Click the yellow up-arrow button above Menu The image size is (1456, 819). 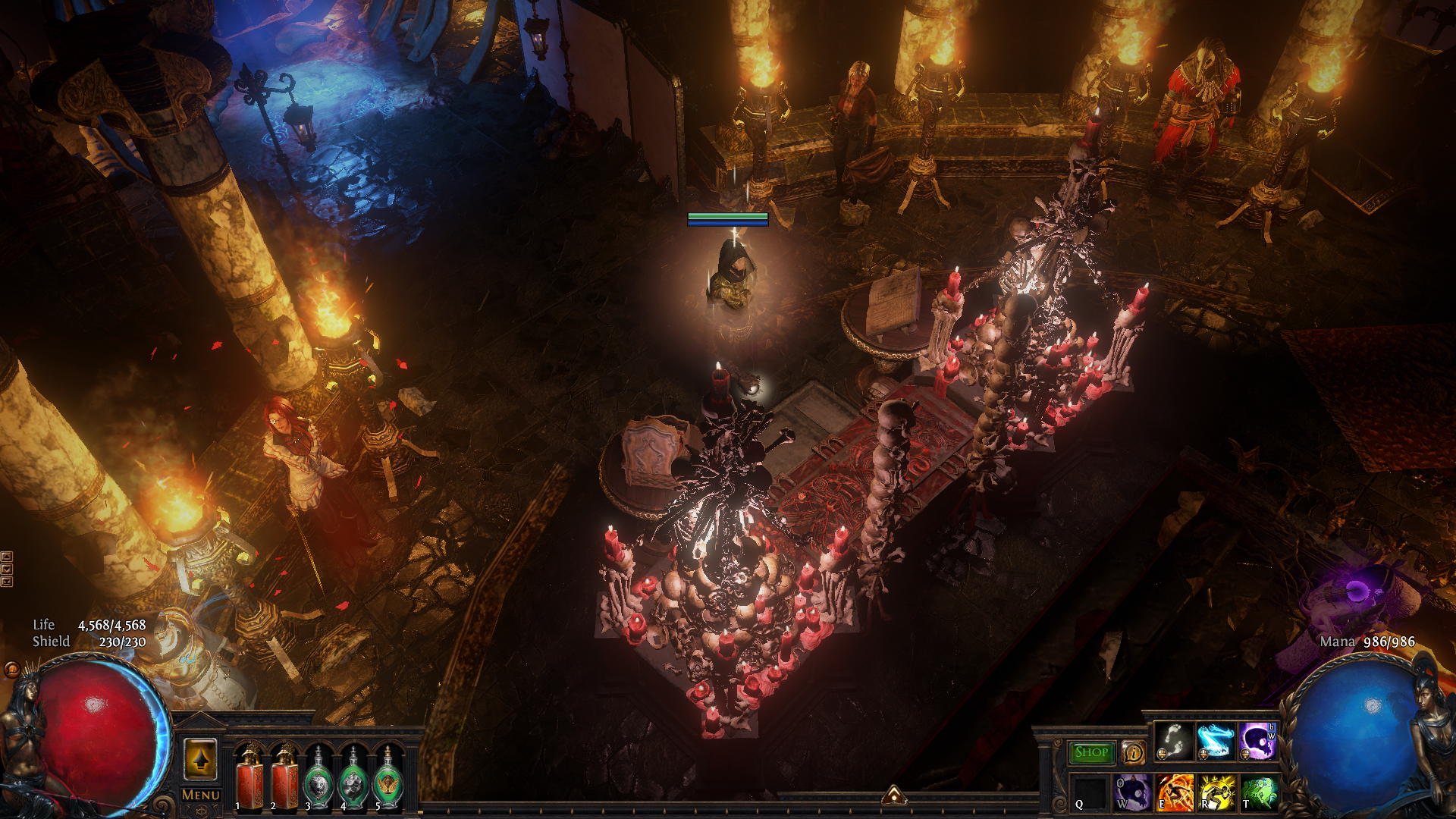point(201,759)
